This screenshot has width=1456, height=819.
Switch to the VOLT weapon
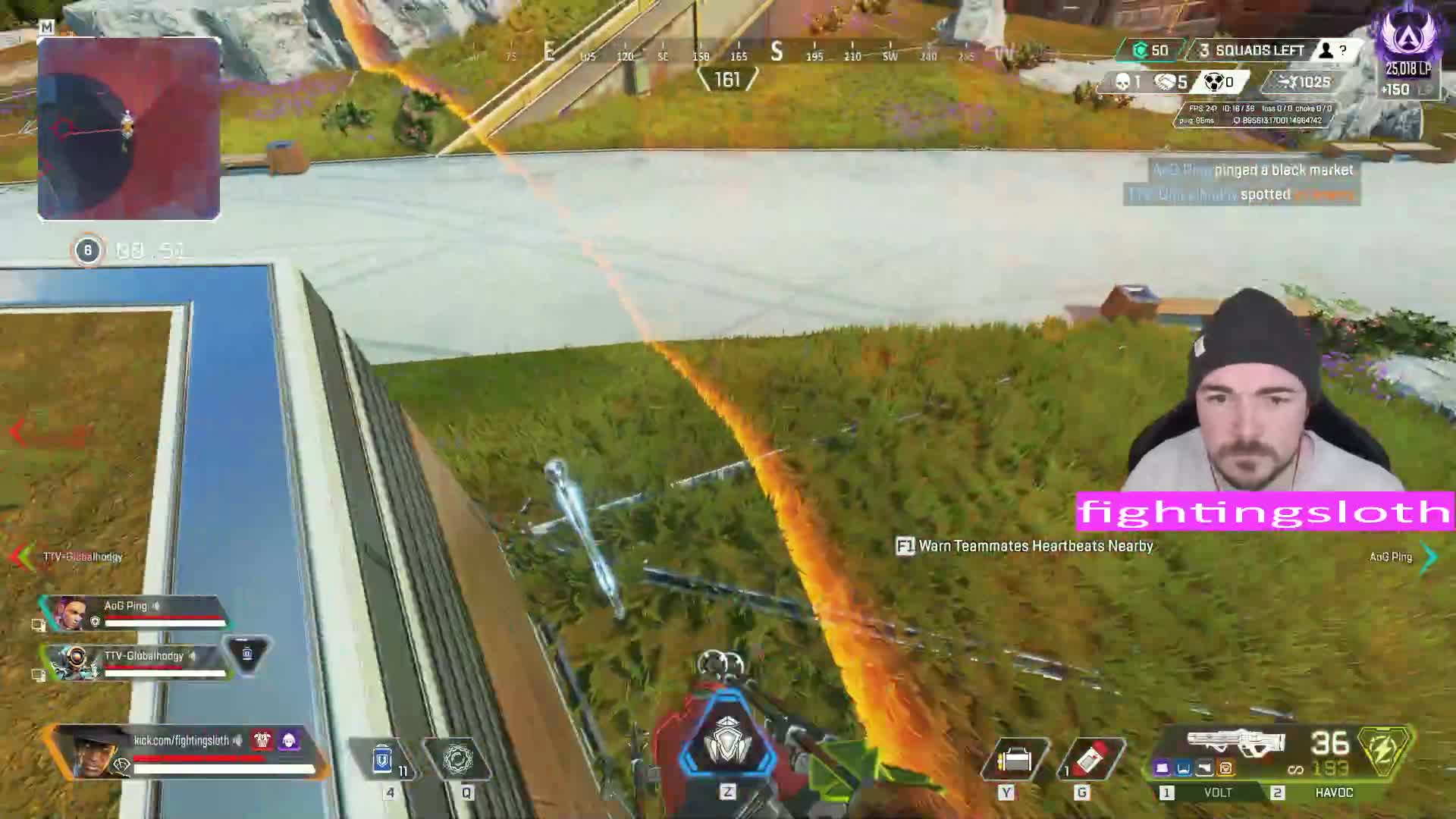pyautogui.click(x=1217, y=792)
